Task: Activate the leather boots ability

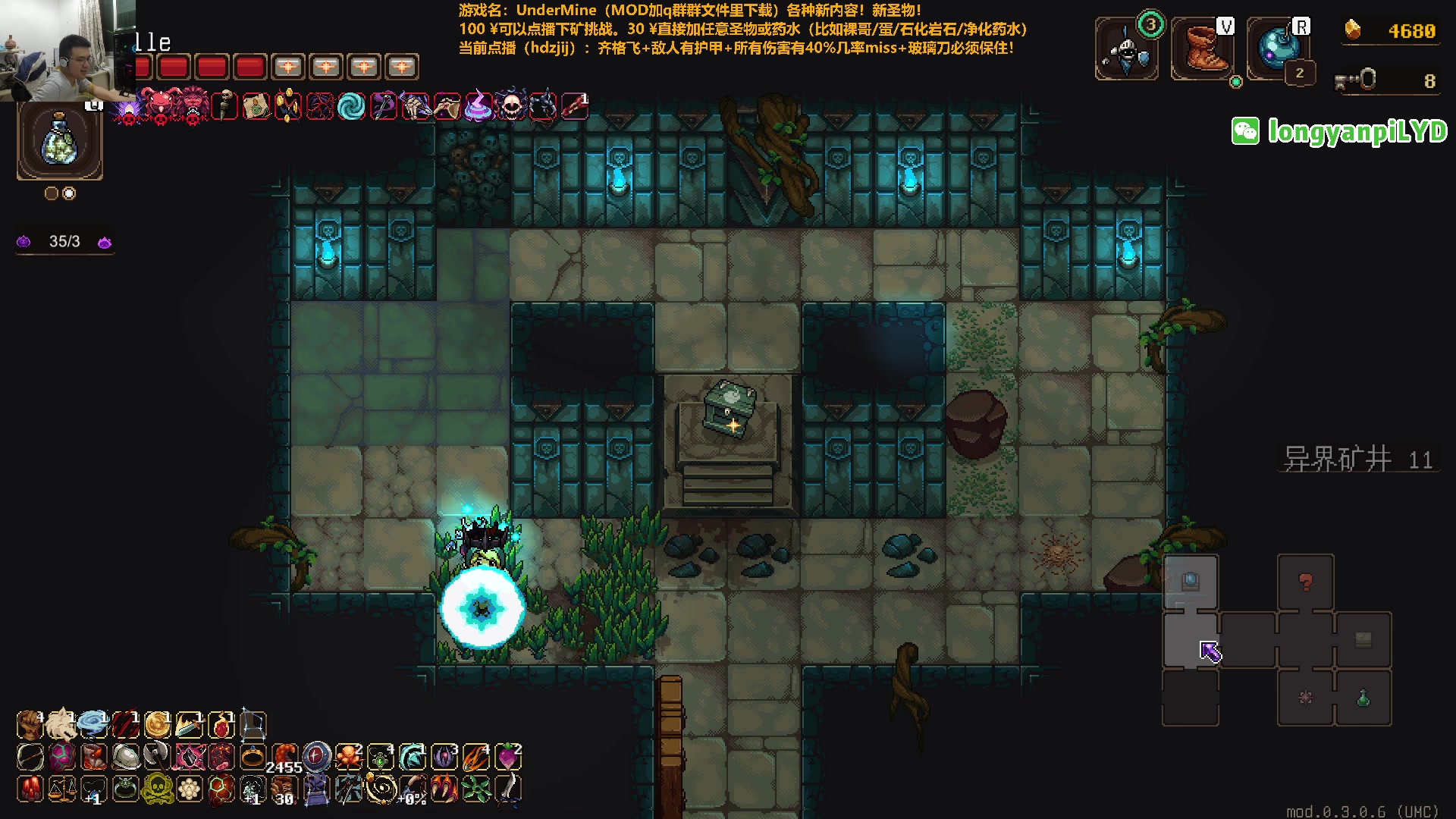Action: tap(1202, 52)
